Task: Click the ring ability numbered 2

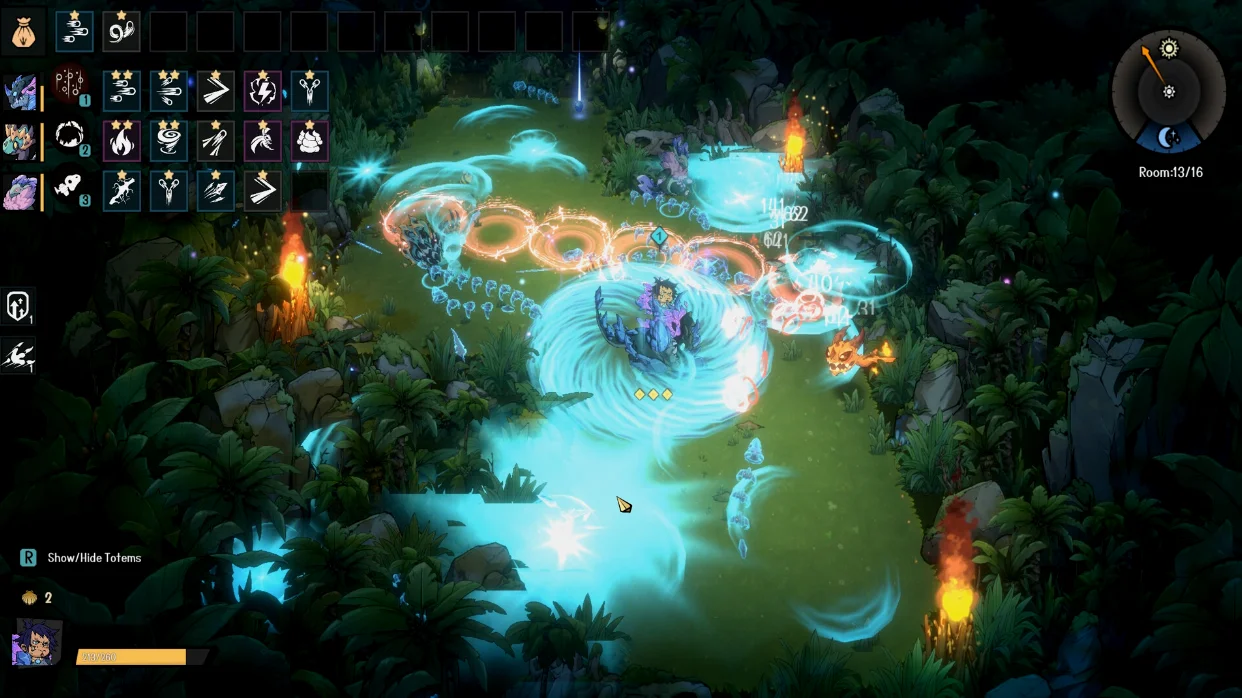Action: 69,137
